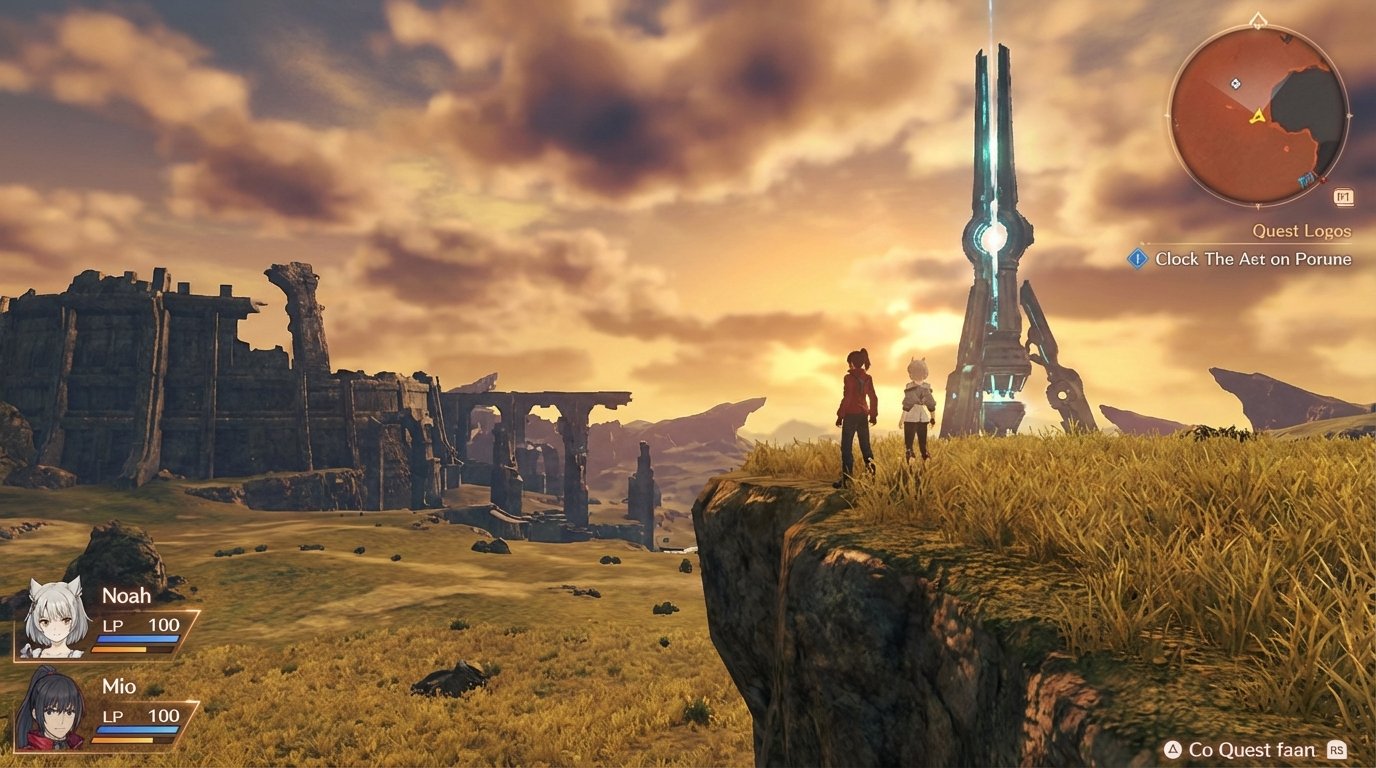Click the red enemy dot on the minimap
This screenshot has width=1376, height=768.
coord(1322,180)
